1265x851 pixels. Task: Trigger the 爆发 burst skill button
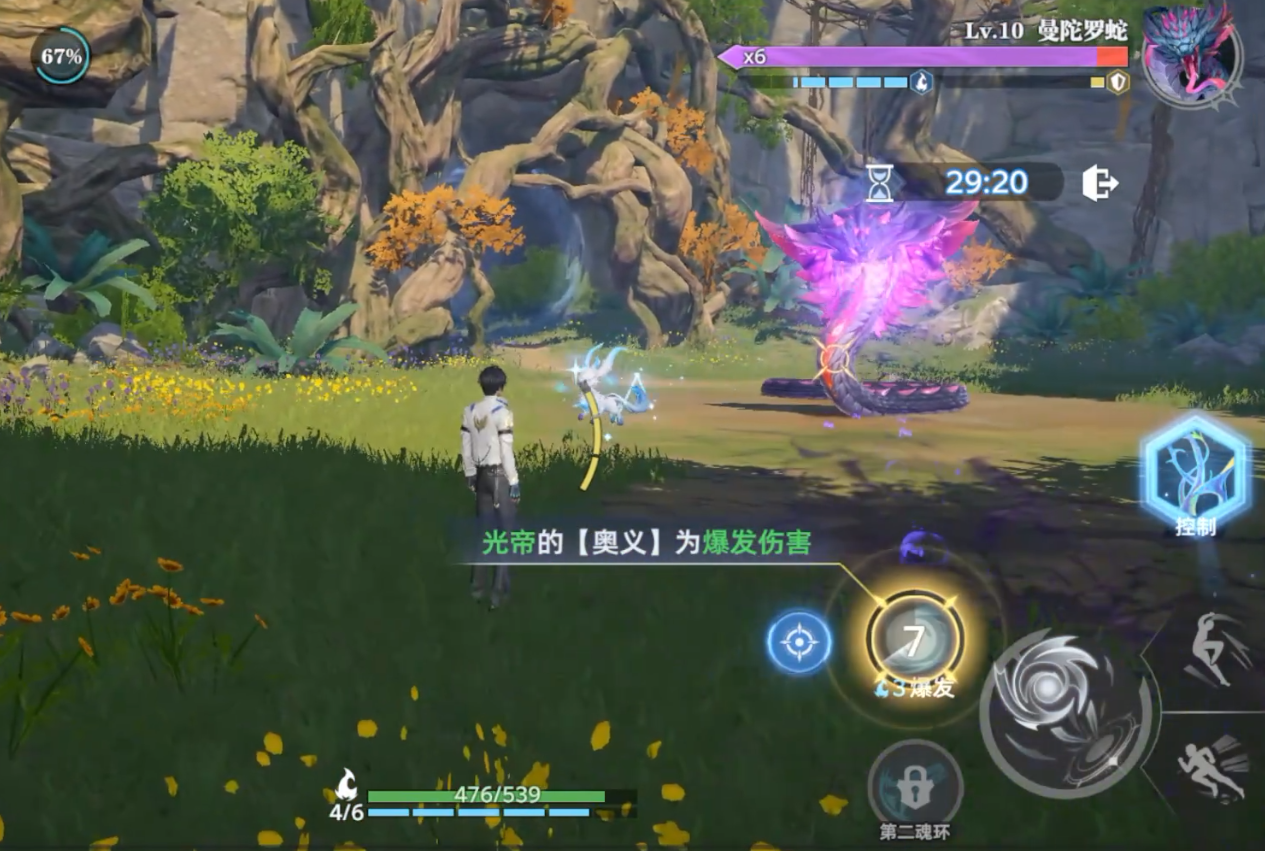coord(914,643)
